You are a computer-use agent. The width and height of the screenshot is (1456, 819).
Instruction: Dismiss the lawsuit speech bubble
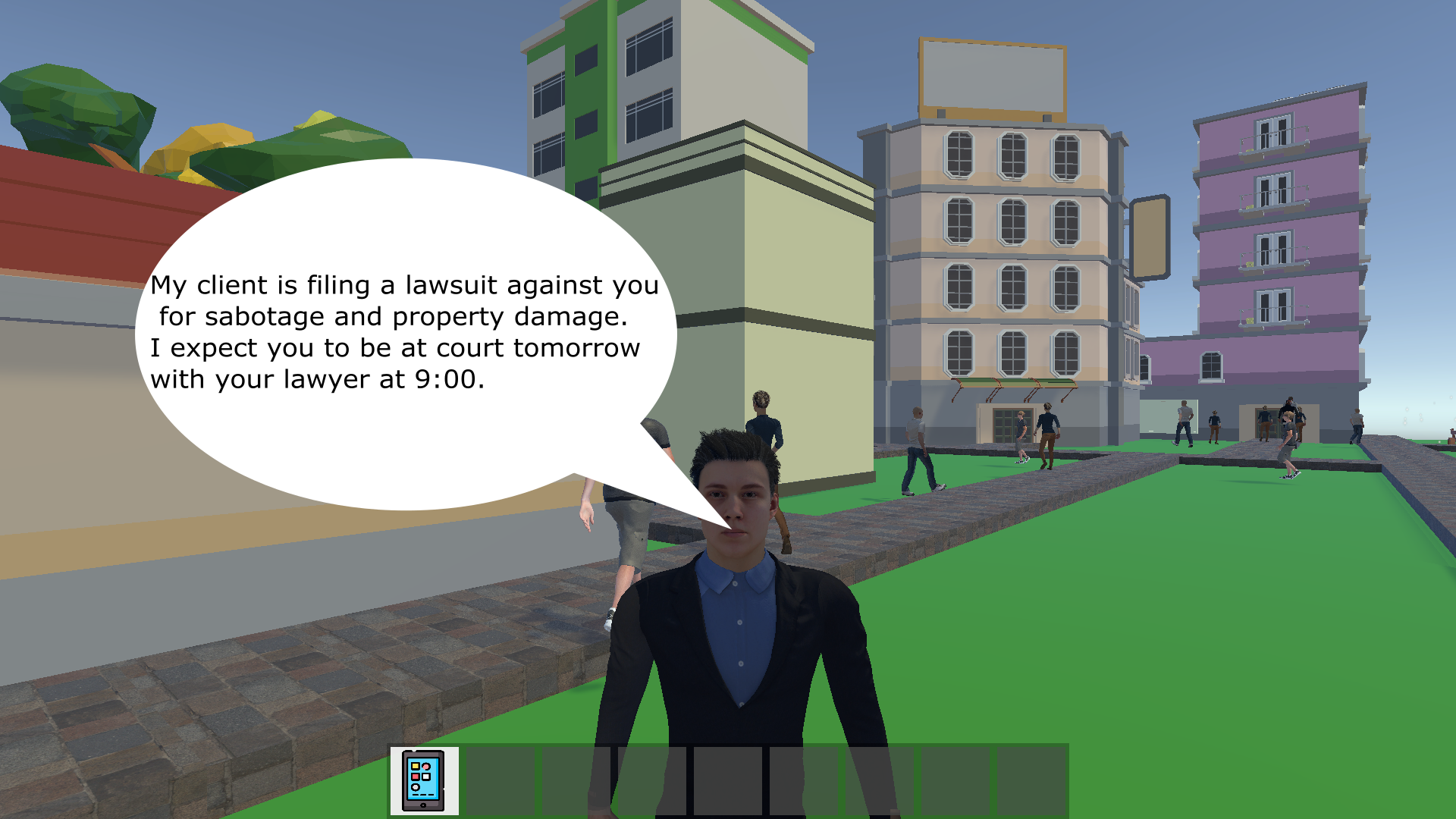pyautogui.click(x=409, y=326)
